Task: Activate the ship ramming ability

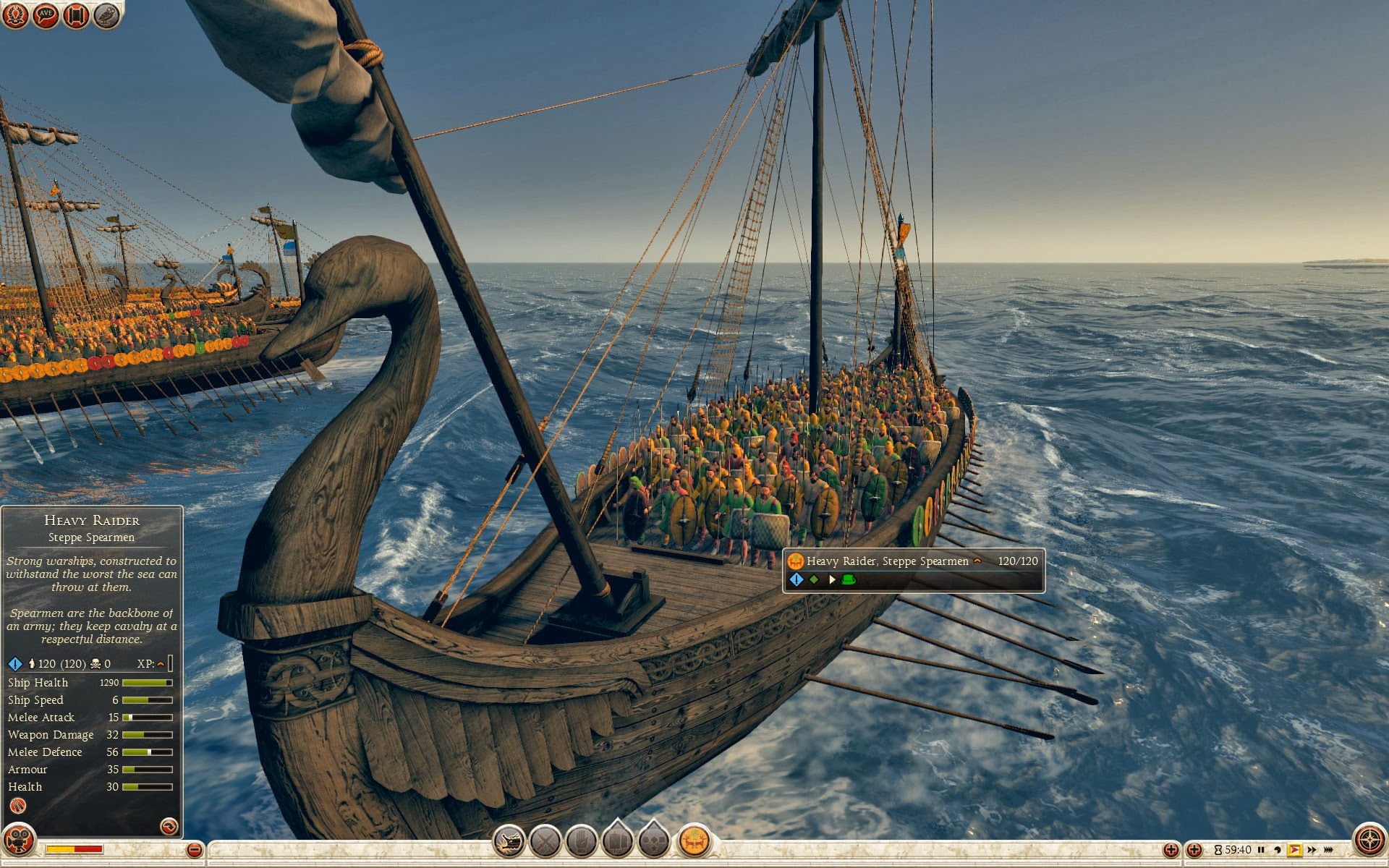Action: (509, 841)
